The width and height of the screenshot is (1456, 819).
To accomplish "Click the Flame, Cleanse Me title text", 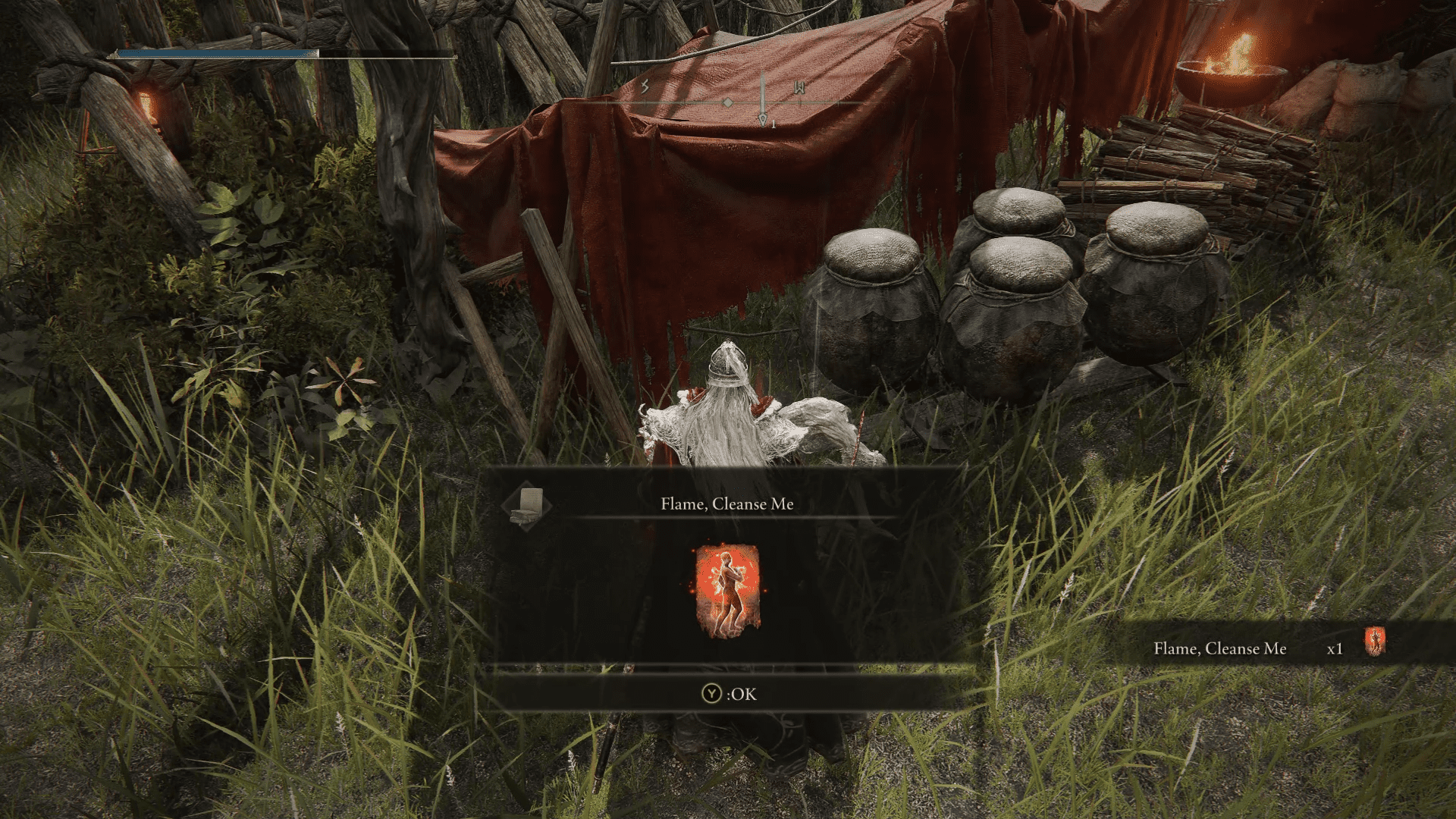I will pyautogui.click(x=726, y=504).
